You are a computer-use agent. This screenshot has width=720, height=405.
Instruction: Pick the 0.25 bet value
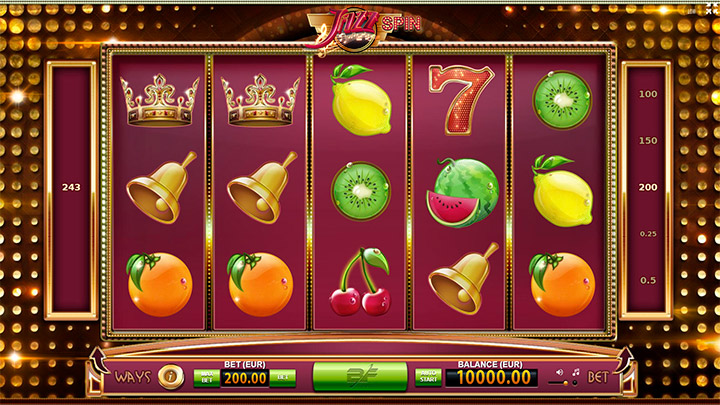[x=648, y=233]
